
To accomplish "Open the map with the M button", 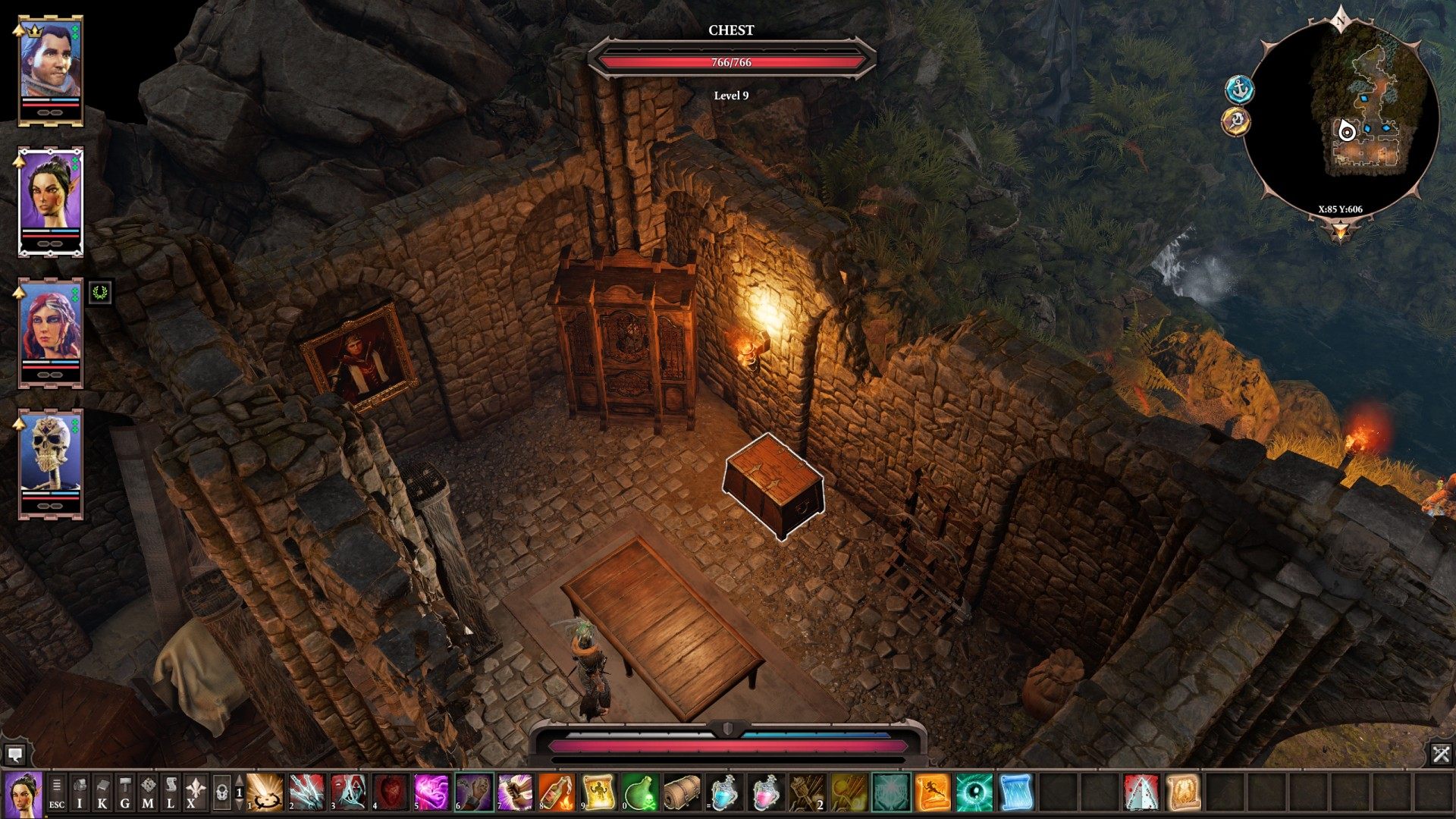I will [x=148, y=793].
